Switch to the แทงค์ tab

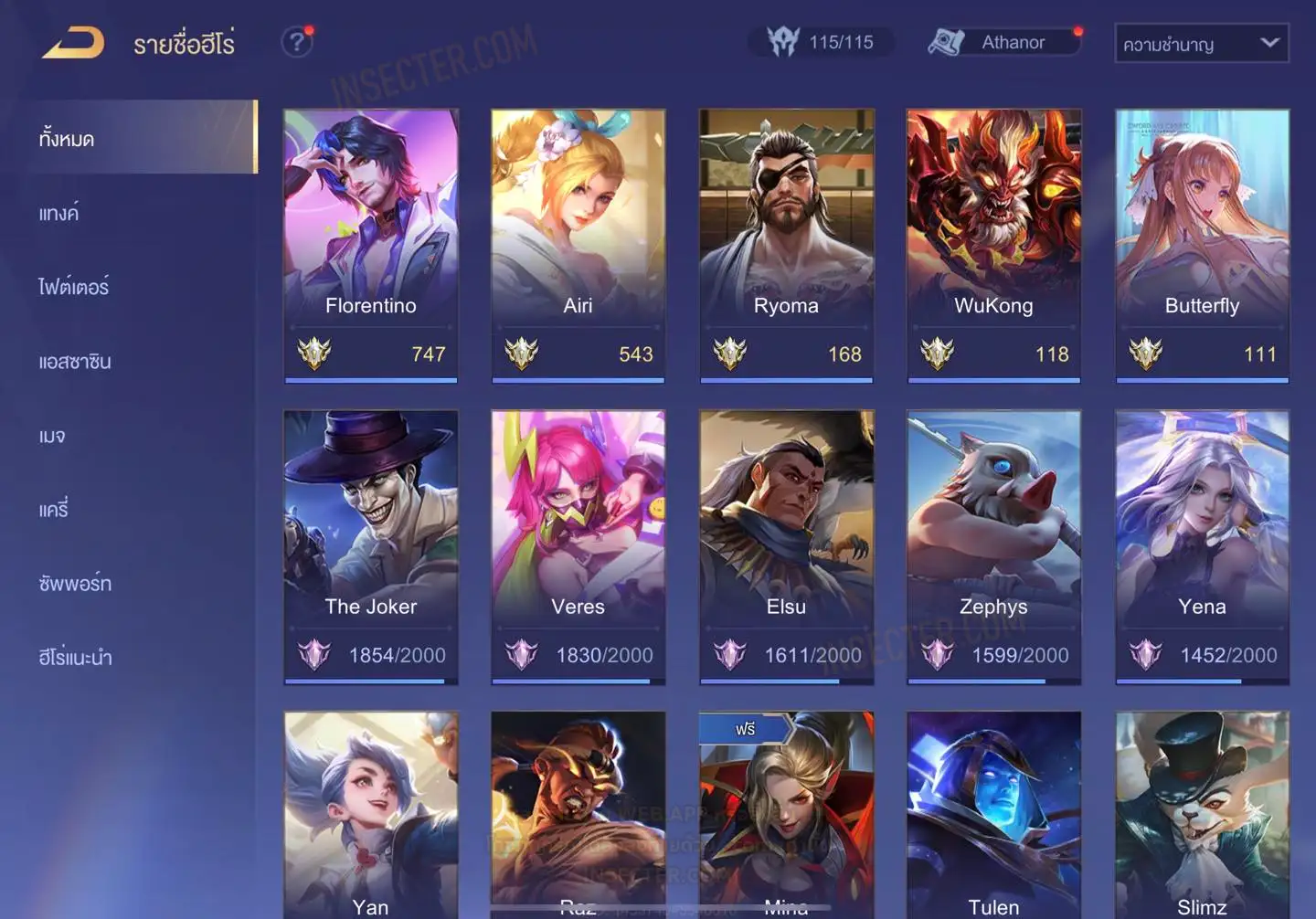[59, 214]
